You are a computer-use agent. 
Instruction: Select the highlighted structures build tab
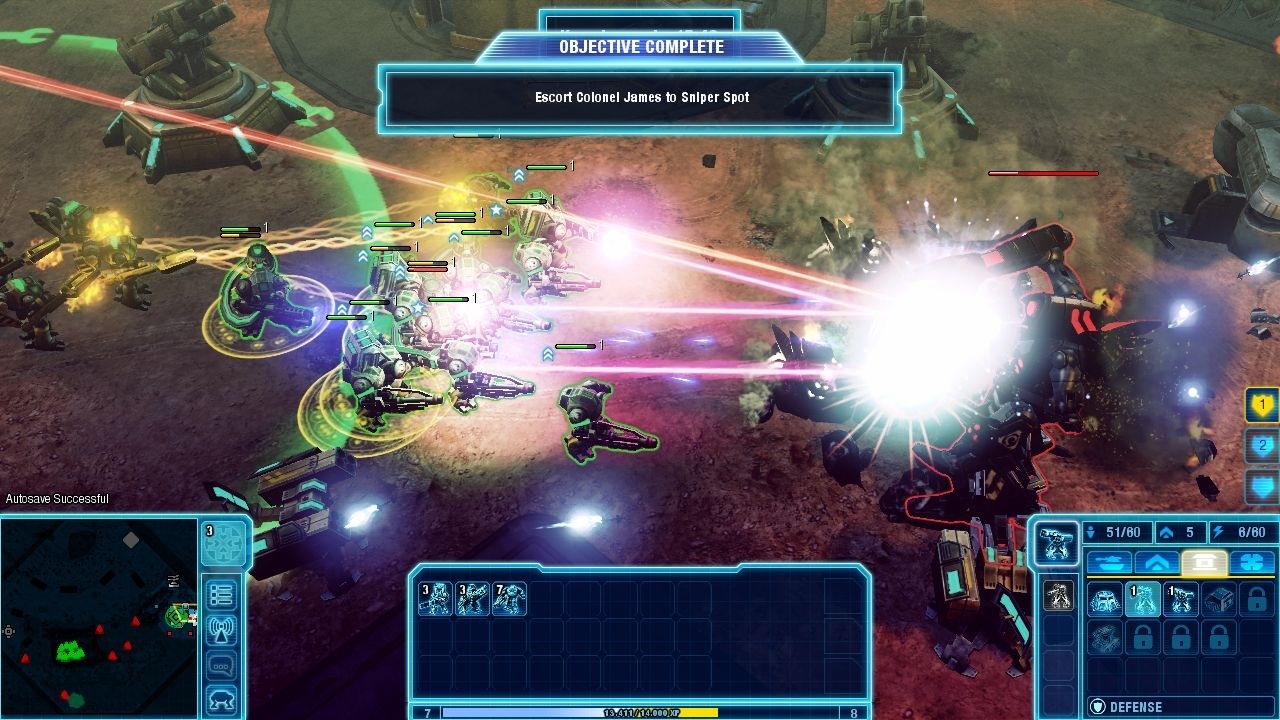pyautogui.click(x=1204, y=562)
